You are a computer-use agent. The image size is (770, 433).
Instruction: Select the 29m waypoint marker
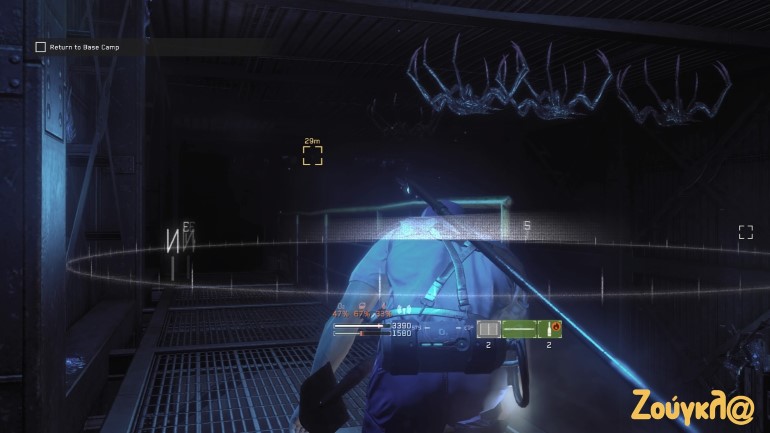(x=312, y=154)
